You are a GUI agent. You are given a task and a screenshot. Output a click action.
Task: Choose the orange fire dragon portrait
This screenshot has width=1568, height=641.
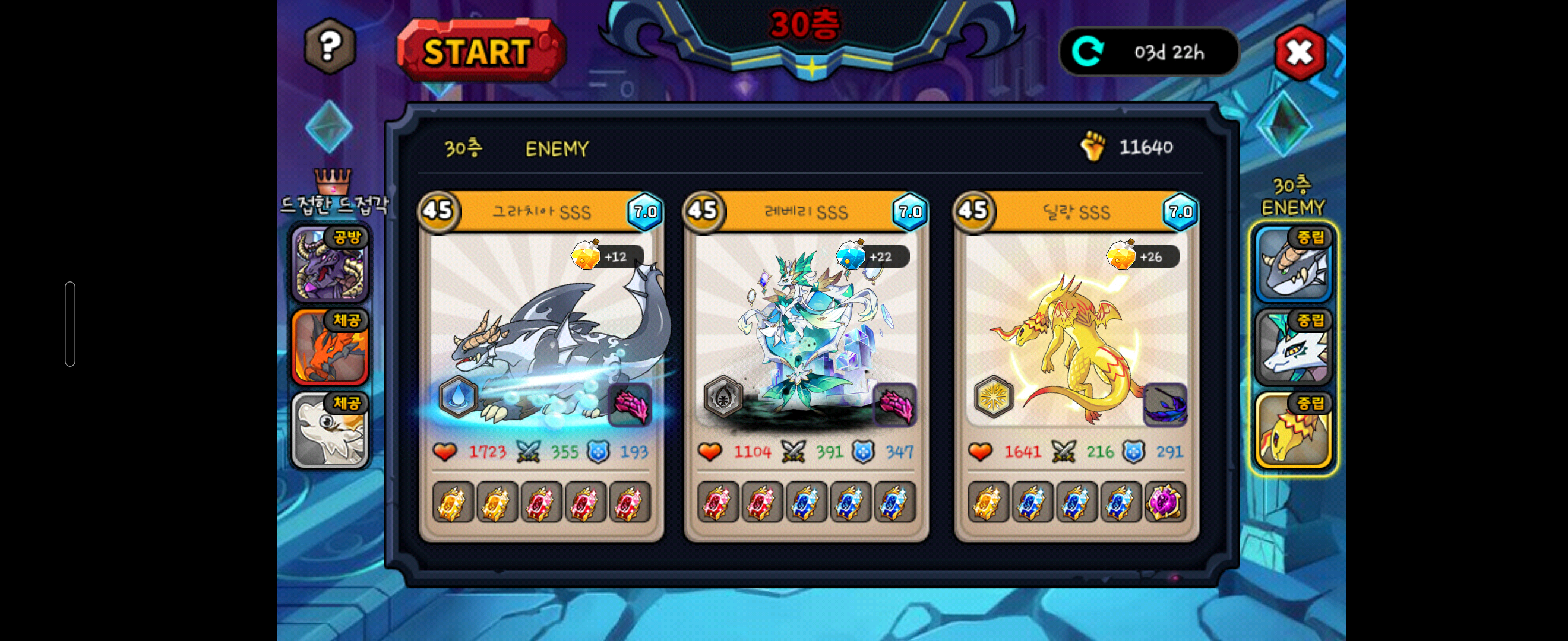pos(330,347)
